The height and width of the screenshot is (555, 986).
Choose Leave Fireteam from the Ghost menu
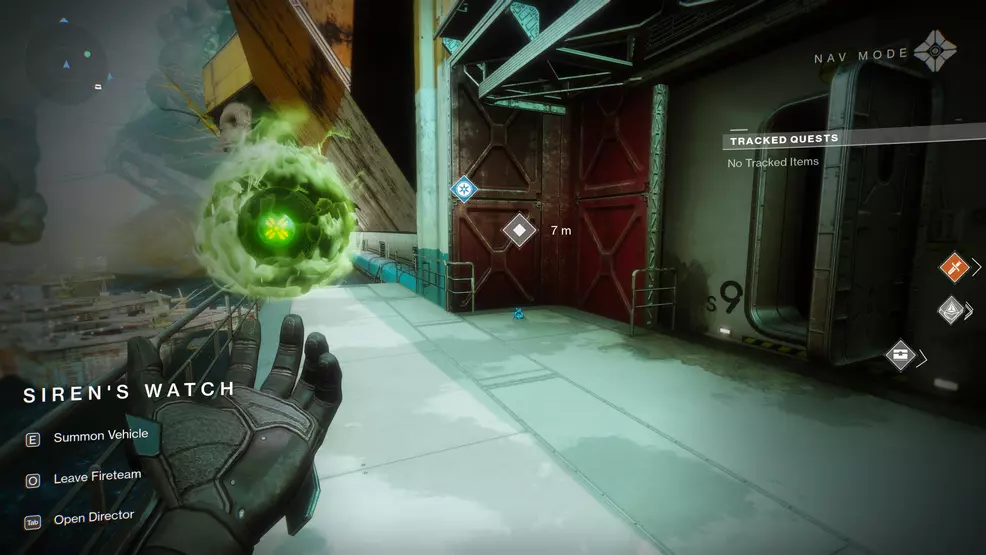click(97, 479)
